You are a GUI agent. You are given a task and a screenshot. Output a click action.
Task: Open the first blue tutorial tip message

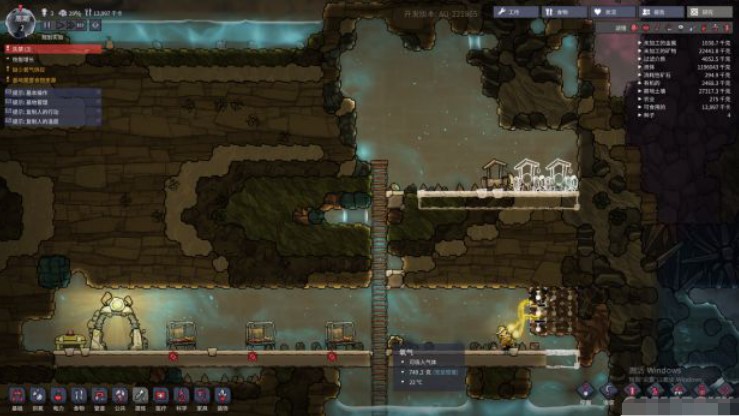point(50,92)
